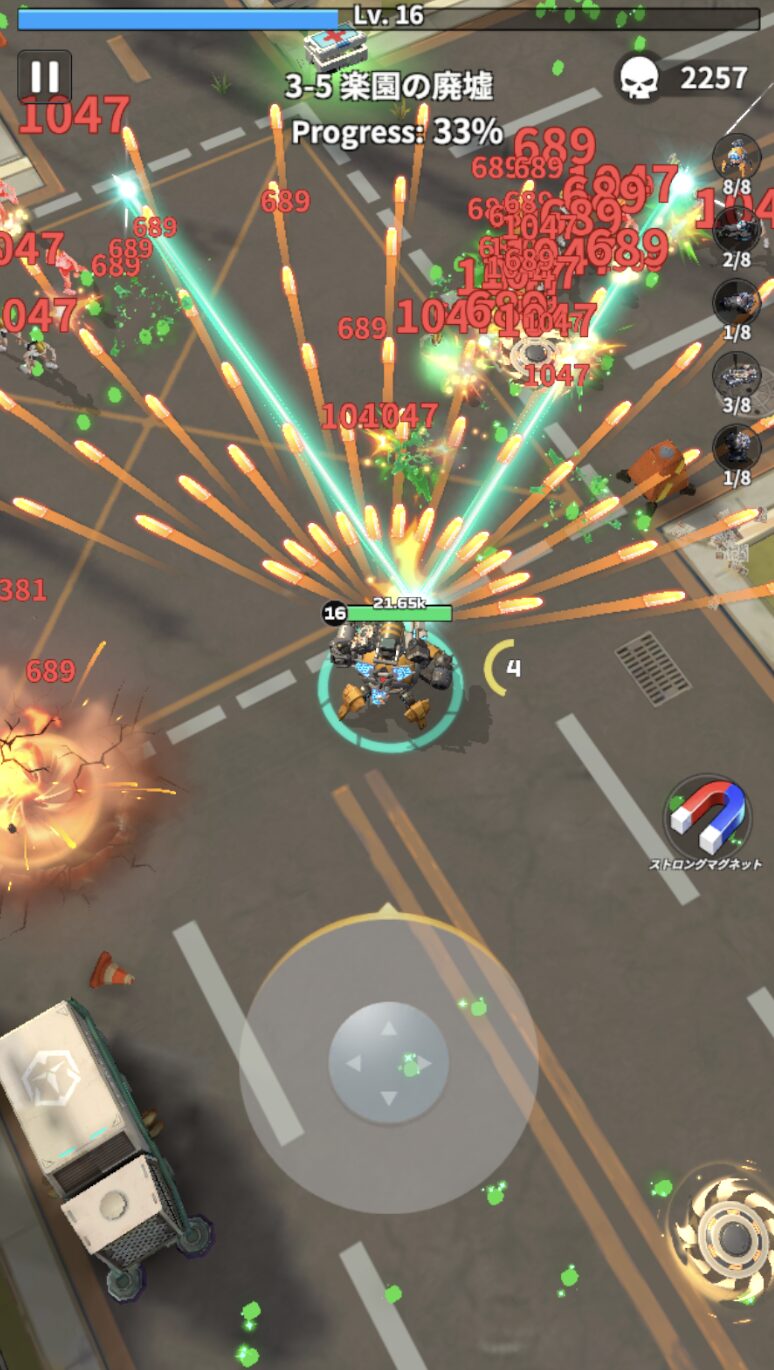Screen dimensions: 774x1370
Task: Activate the Strong Magnet (ストロングマグネット) skill
Action: (709, 818)
